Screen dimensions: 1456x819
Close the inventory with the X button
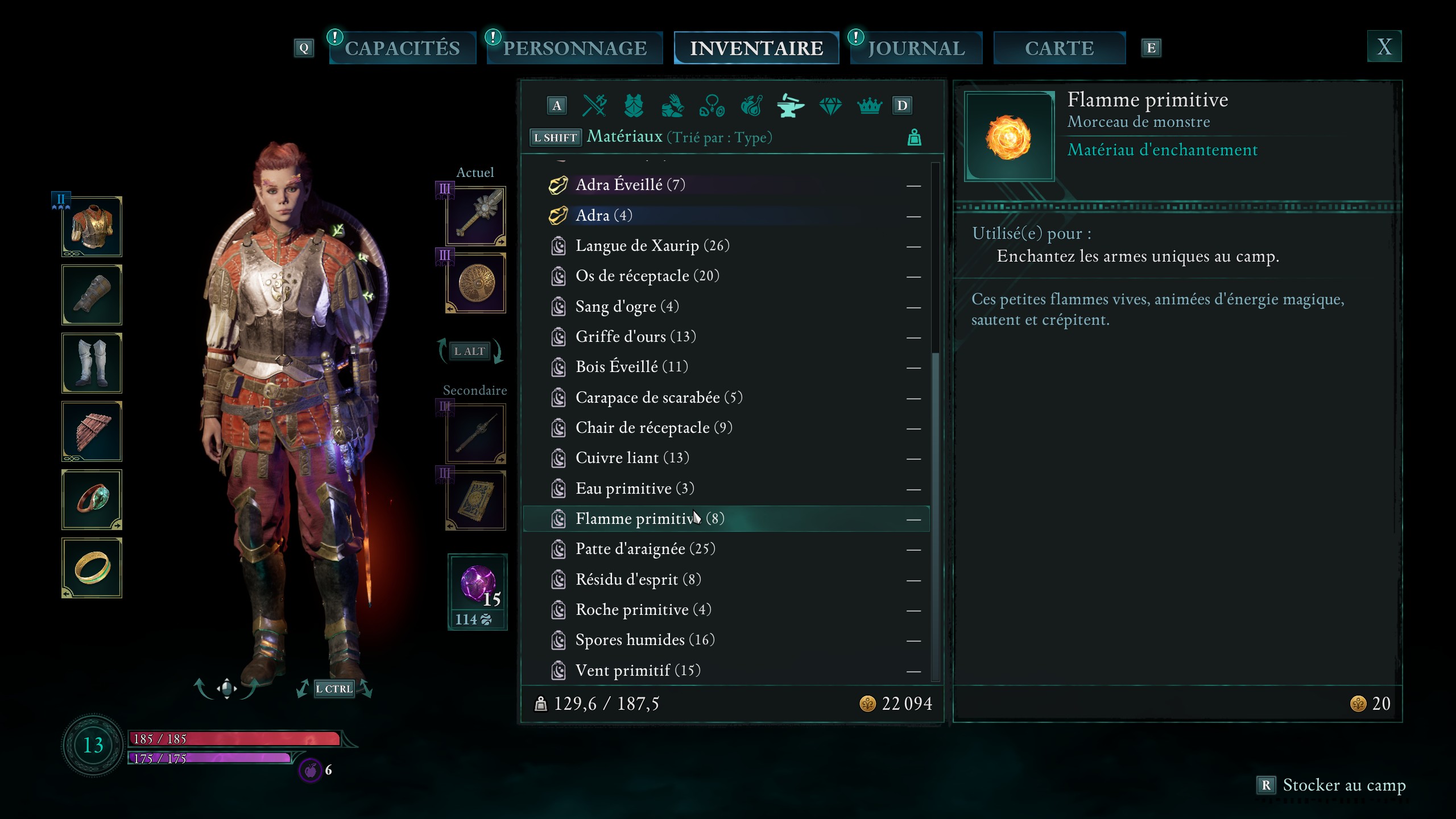click(x=1384, y=47)
